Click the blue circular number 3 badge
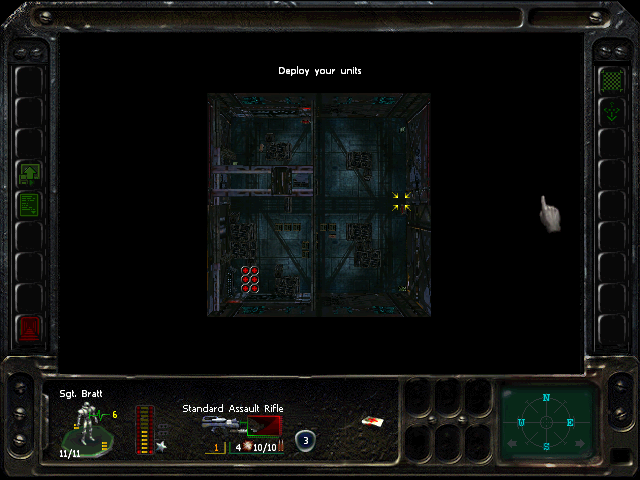The width and height of the screenshot is (640, 480). pyautogui.click(x=305, y=439)
